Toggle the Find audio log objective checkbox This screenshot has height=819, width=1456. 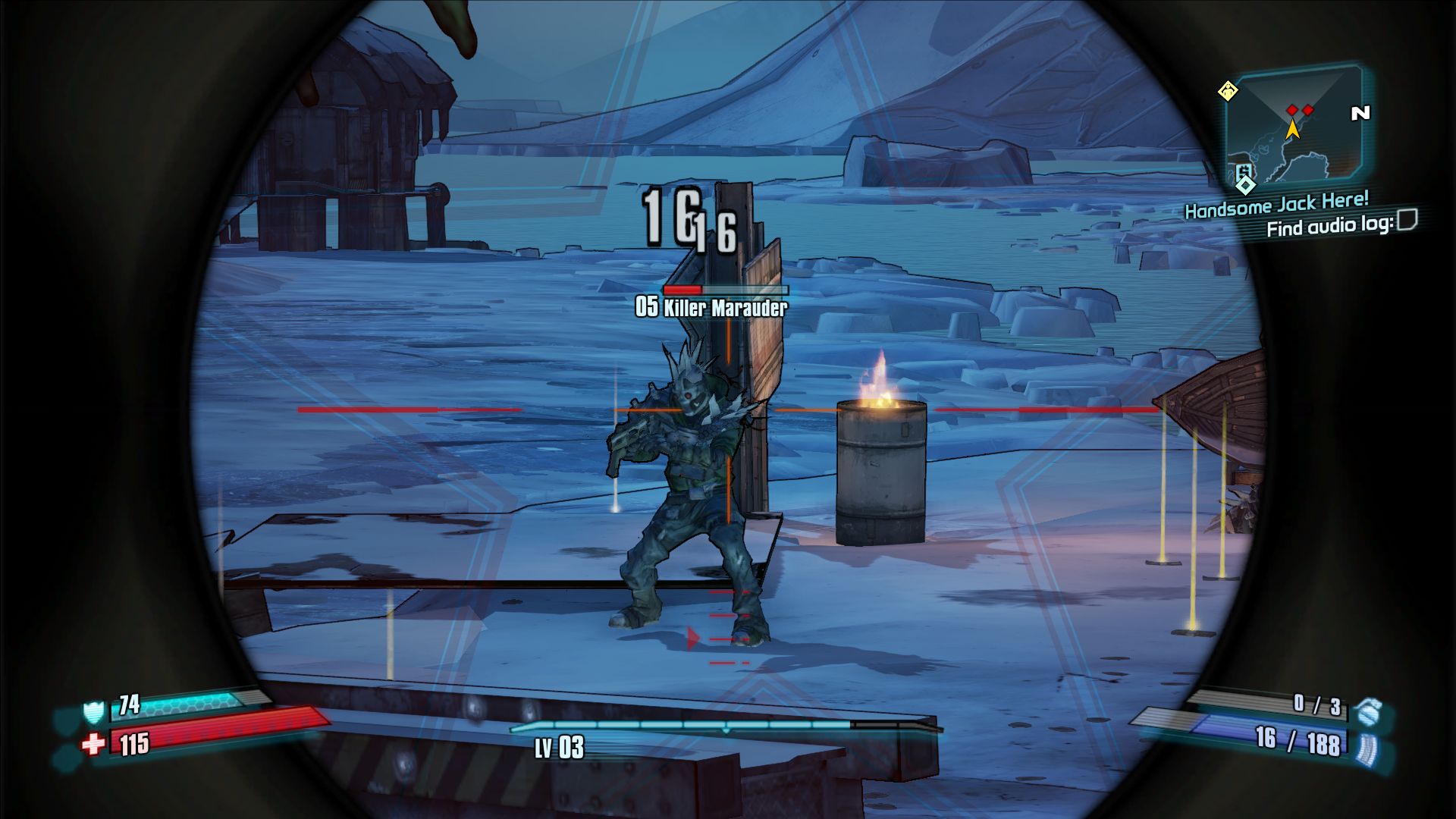[1407, 220]
